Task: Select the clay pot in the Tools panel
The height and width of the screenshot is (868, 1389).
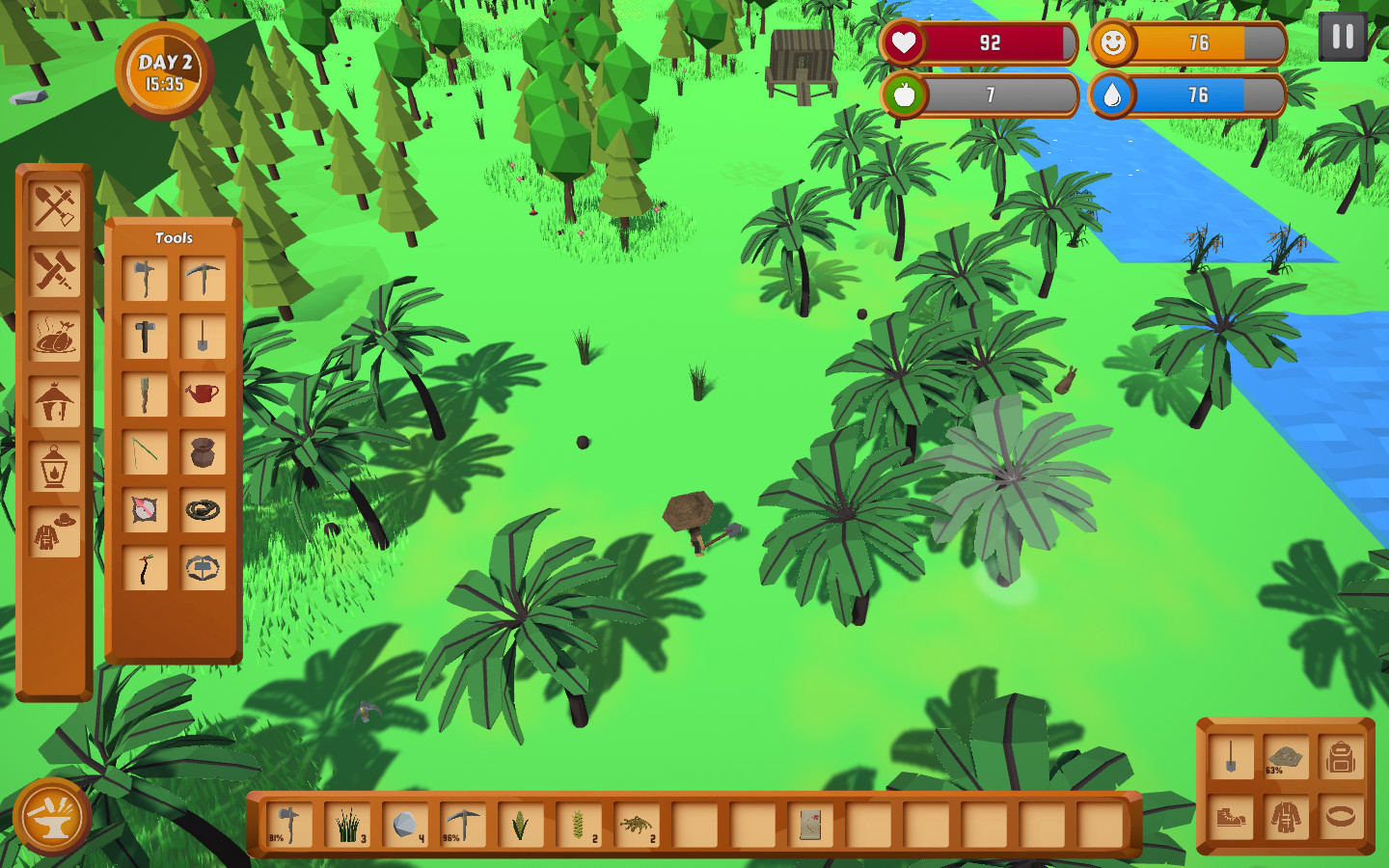Action: click(x=203, y=451)
